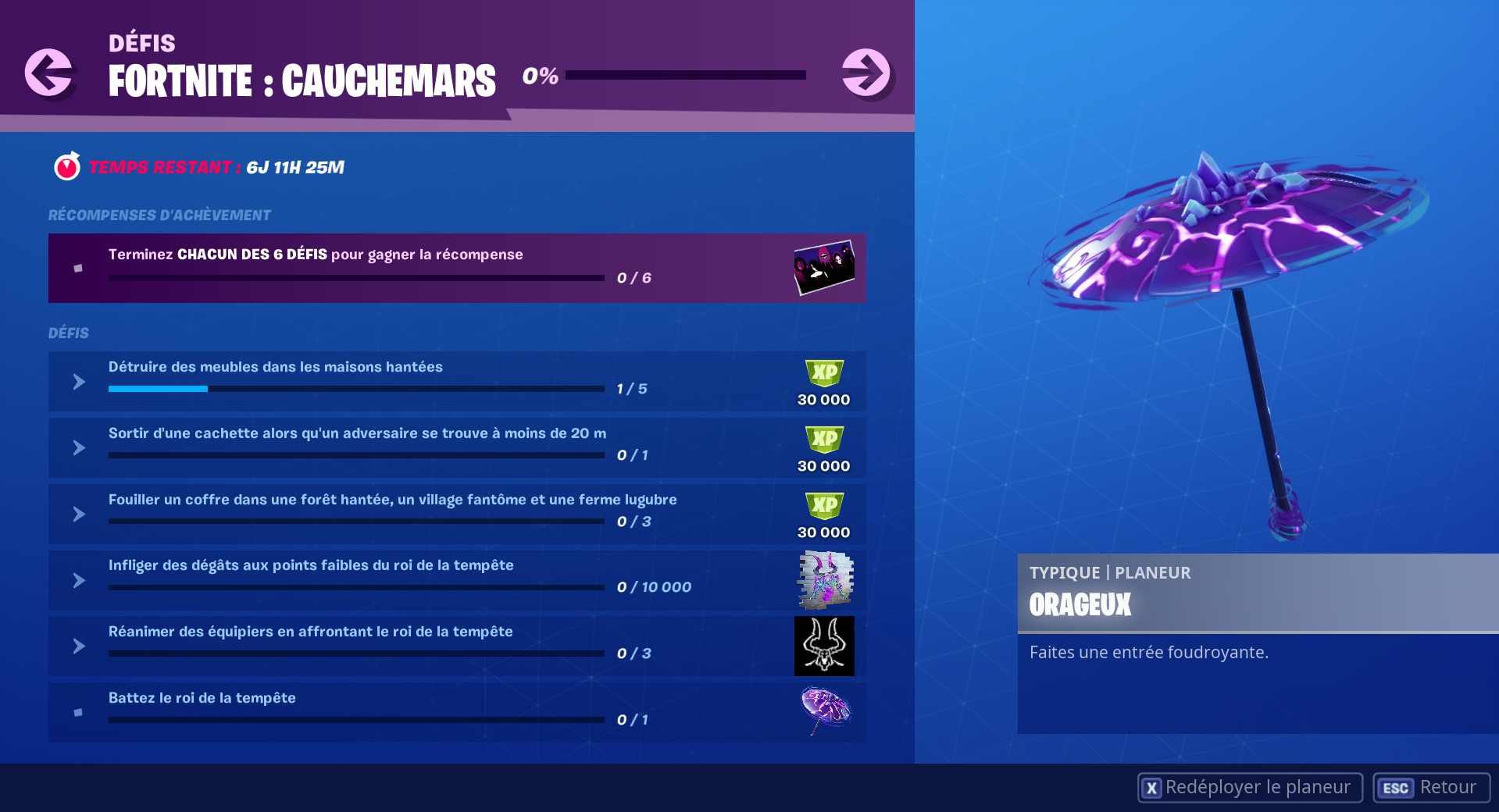The image size is (1499, 812).
Task: Click the loading screen reward for completing 6 challenges
Action: [x=823, y=268]
